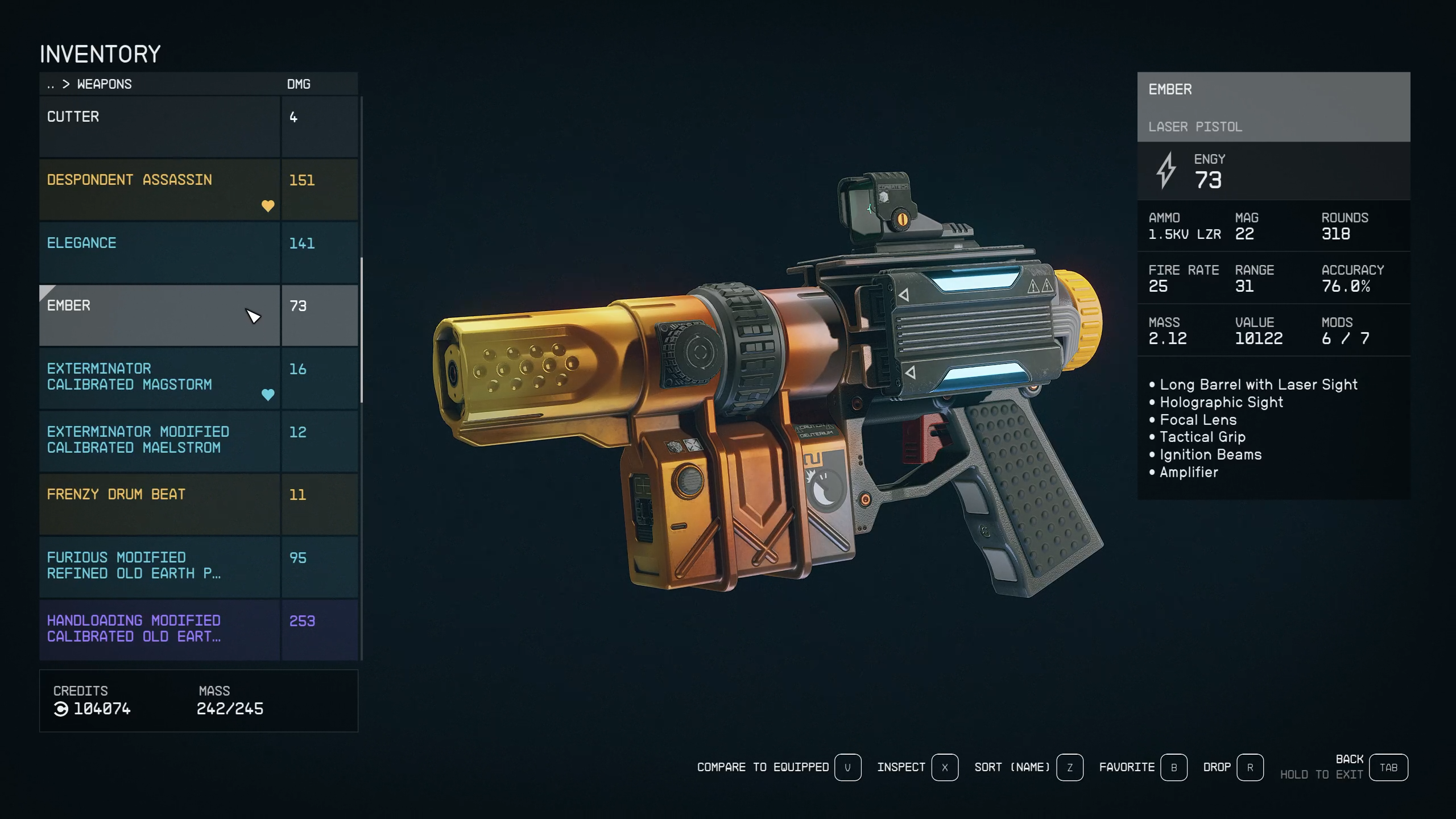Choose the Despondent Assassin weapon
The height and width of the screenshot is (819, 1456).
coord(159,189)
